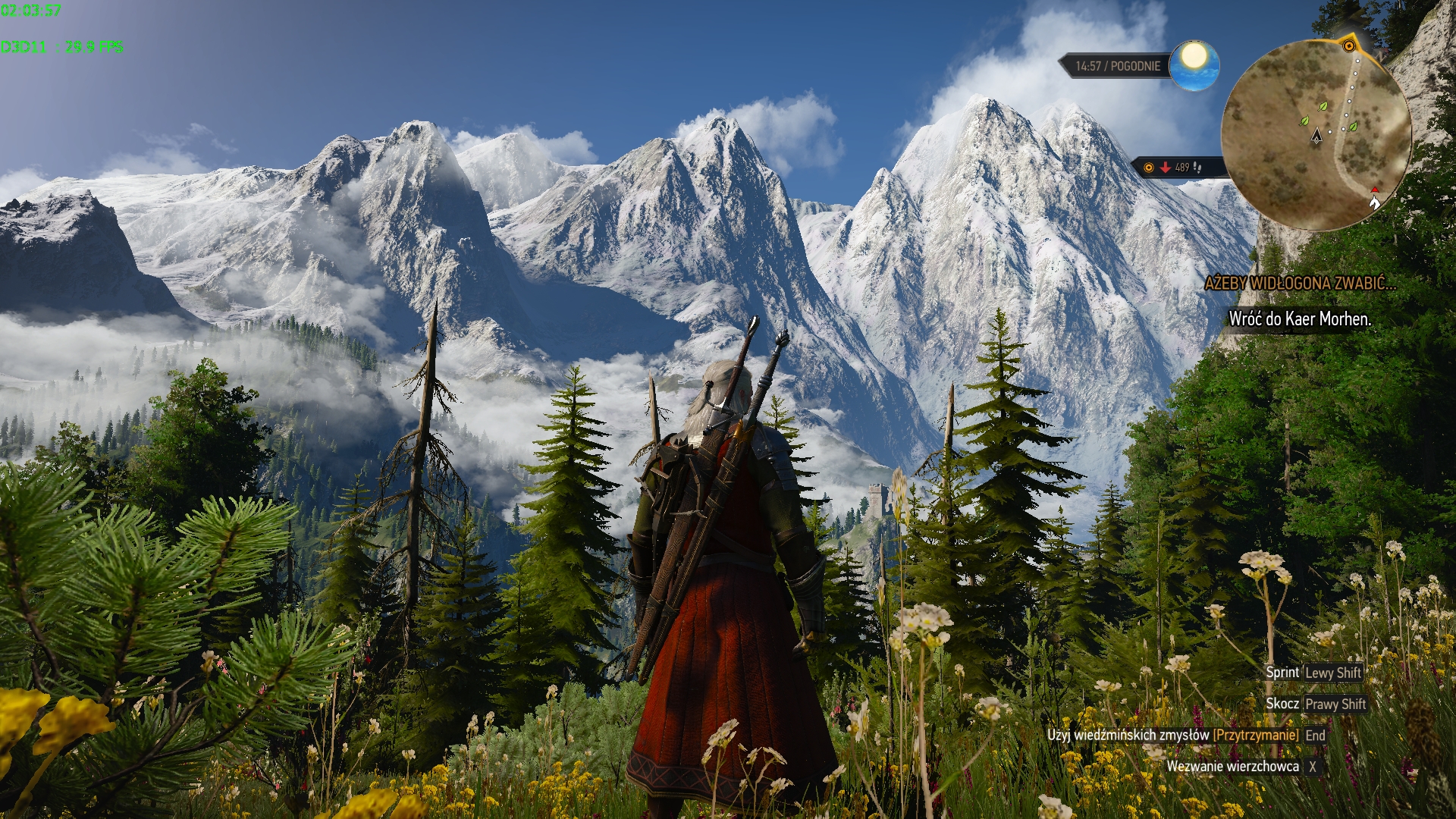Click the yellow quest marker on minimap edge
The width and height of the screenshot is (1456, 819).
pos(1349,45)
